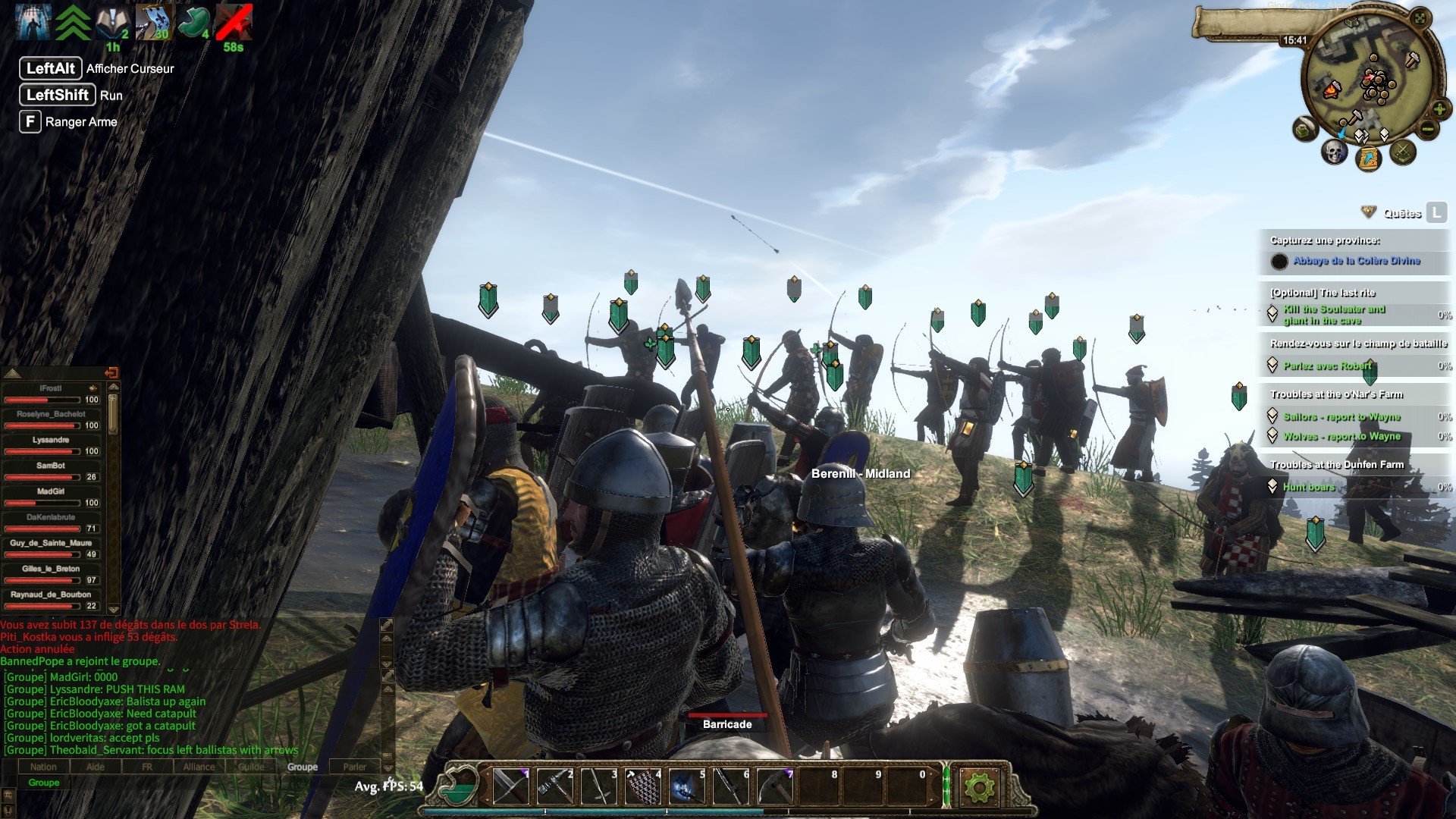Viewport: 1456px width, 819px height.
Task: Open the Quêtes quest log header
Action: click(1401, 213)
